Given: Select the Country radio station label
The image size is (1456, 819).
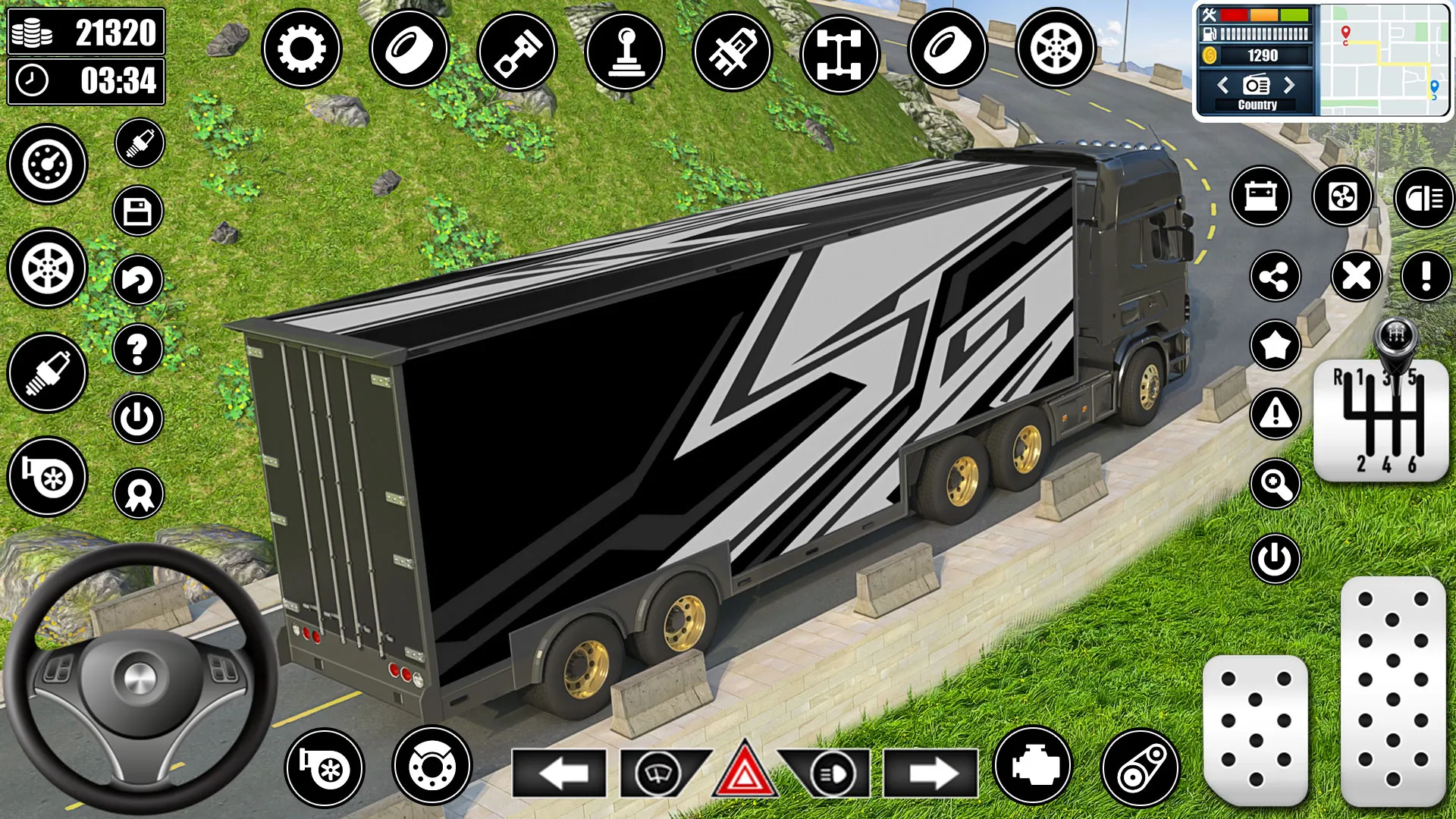Looking at the screenshot, I should [1257, 105].
